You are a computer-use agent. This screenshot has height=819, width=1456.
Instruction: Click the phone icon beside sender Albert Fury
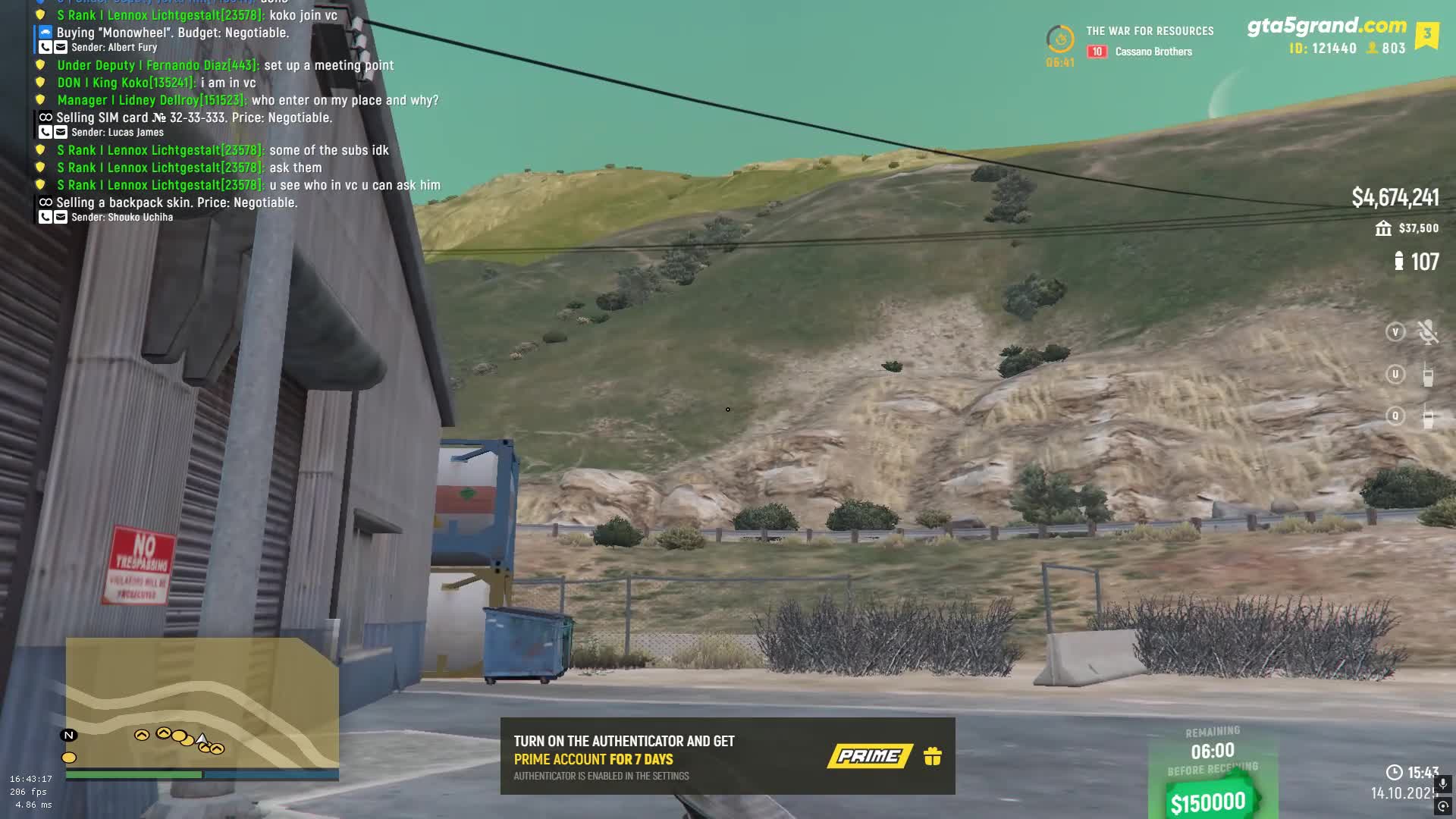pyautogui.click(x=45, y=47)
